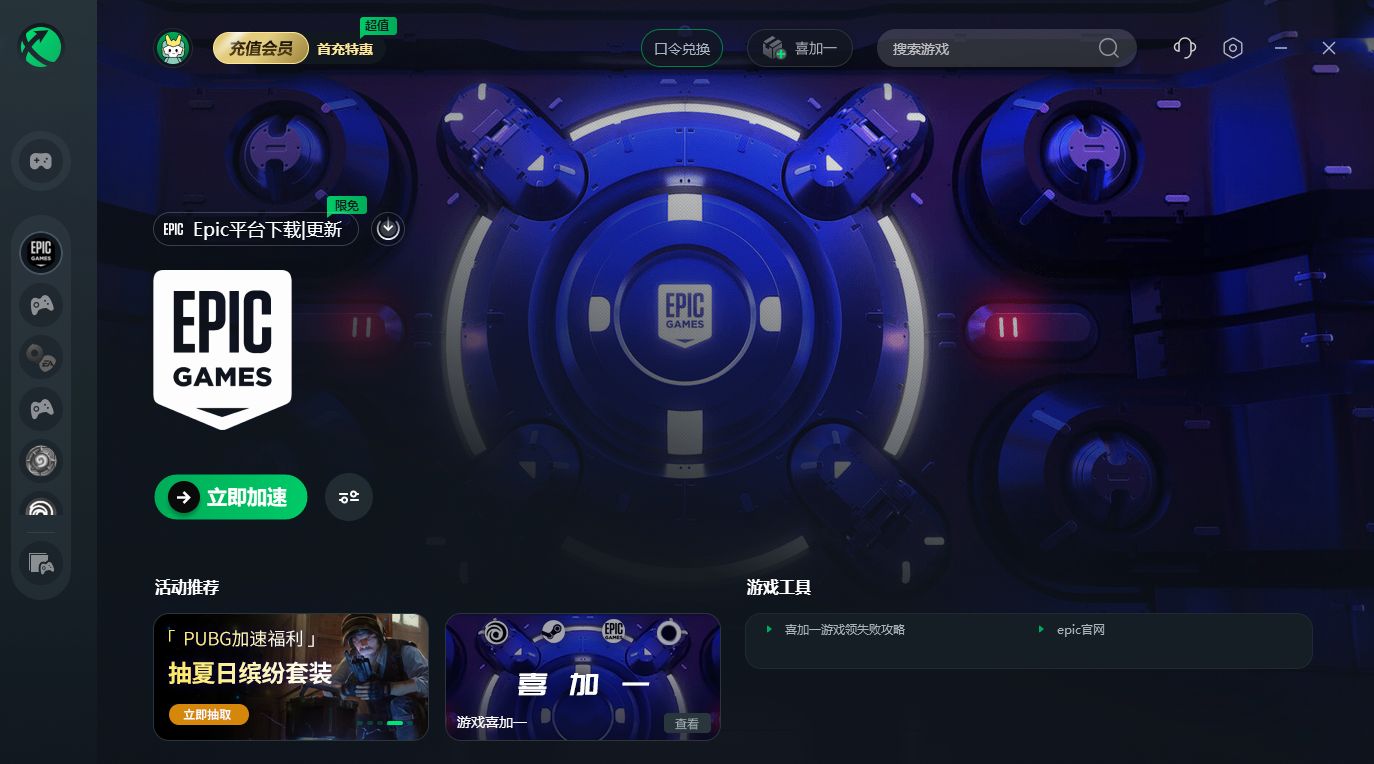The image size is (1374, 764).
Task: Click the gamepad icon at the sidebar top
Action: tap(41, 161)
